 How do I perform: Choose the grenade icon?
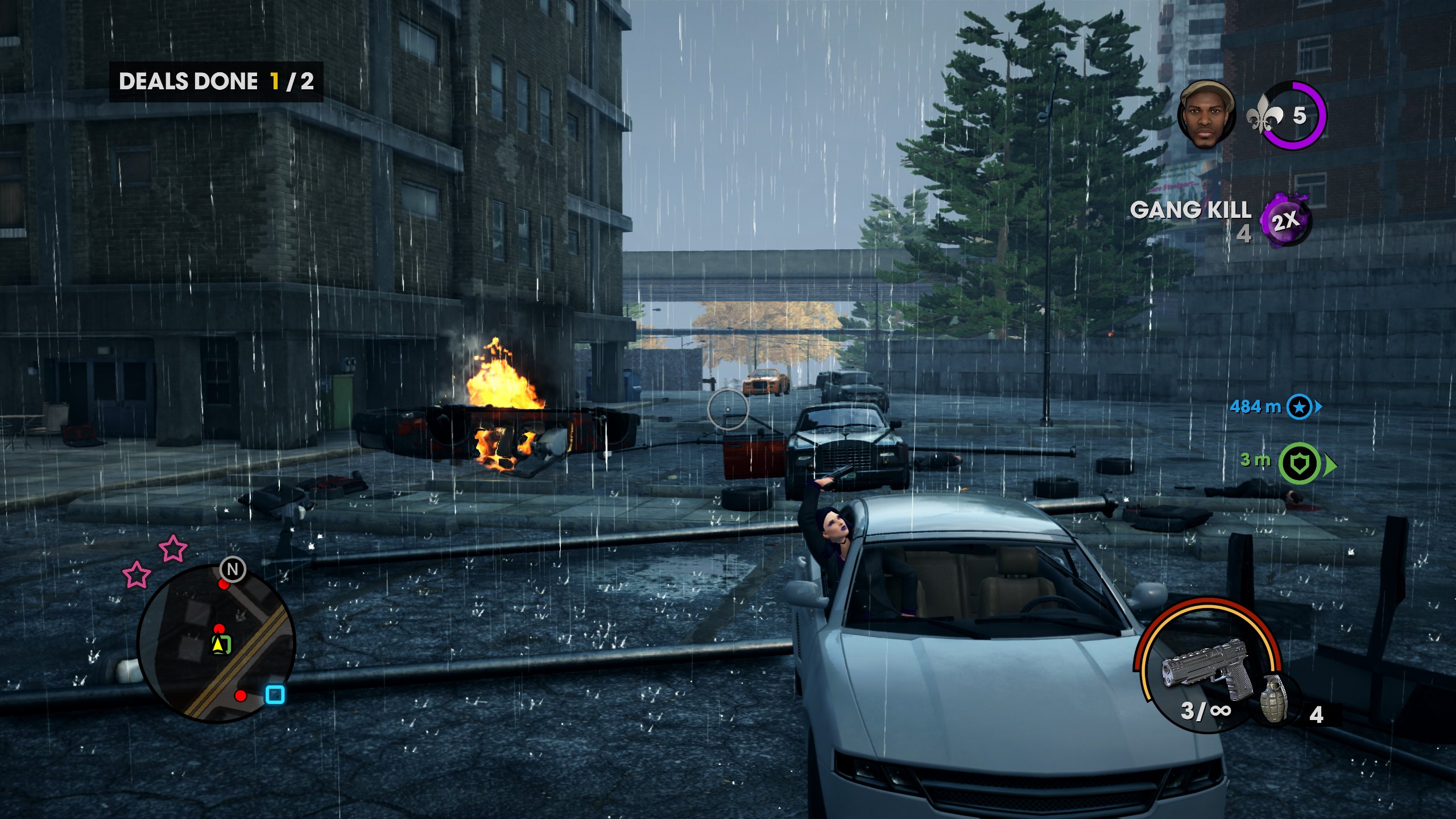(1274, 698)
